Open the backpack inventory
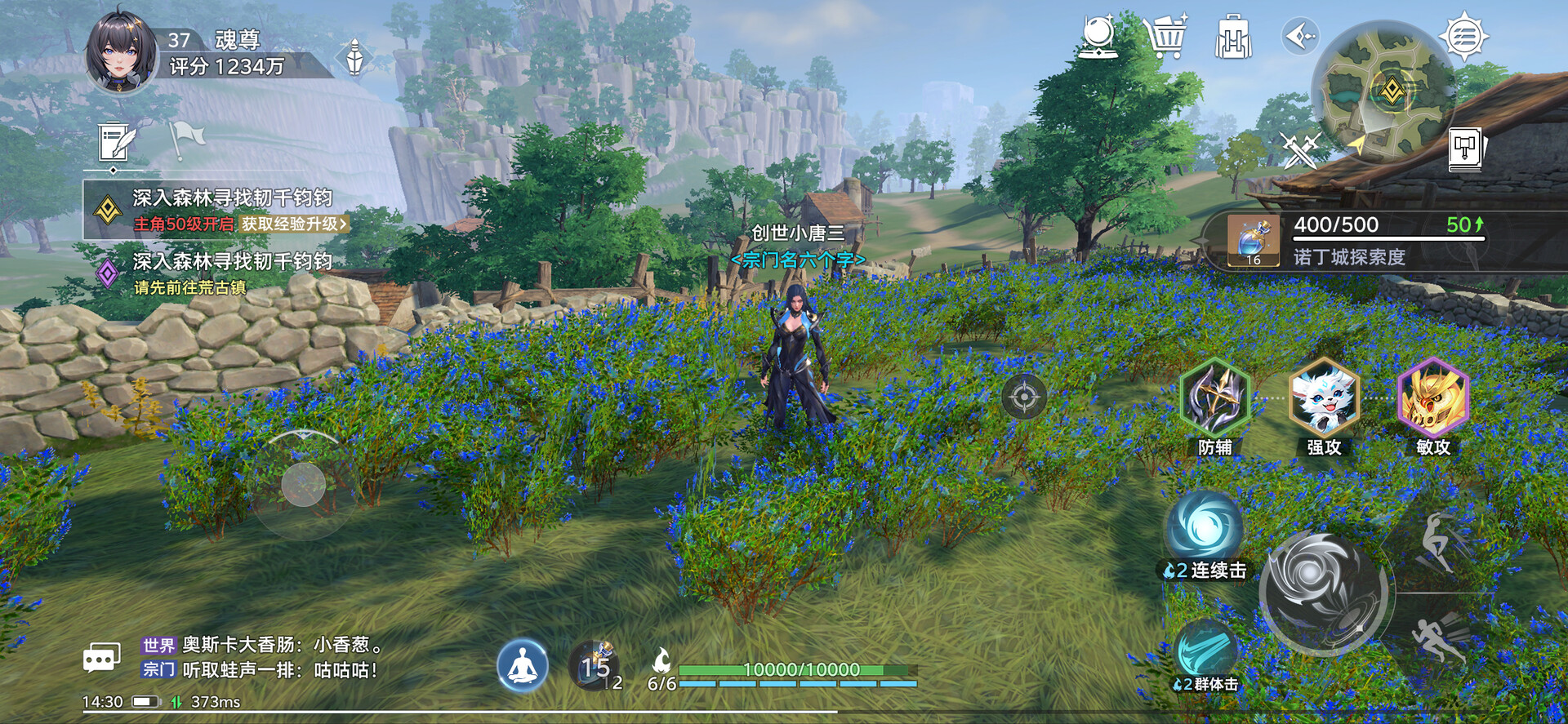 coord(1232,38)
